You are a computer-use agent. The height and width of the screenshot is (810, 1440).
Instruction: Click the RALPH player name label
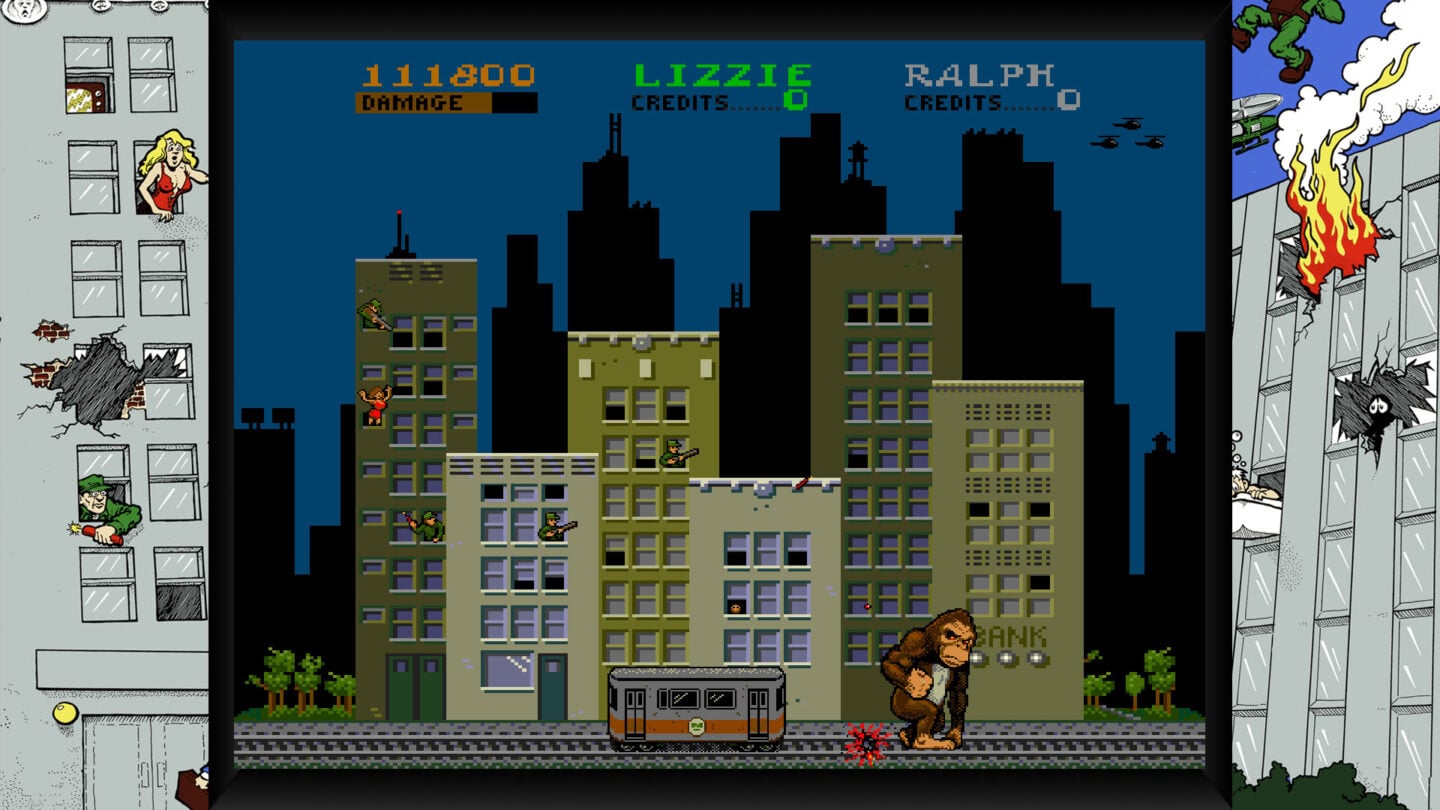[980, 75]
